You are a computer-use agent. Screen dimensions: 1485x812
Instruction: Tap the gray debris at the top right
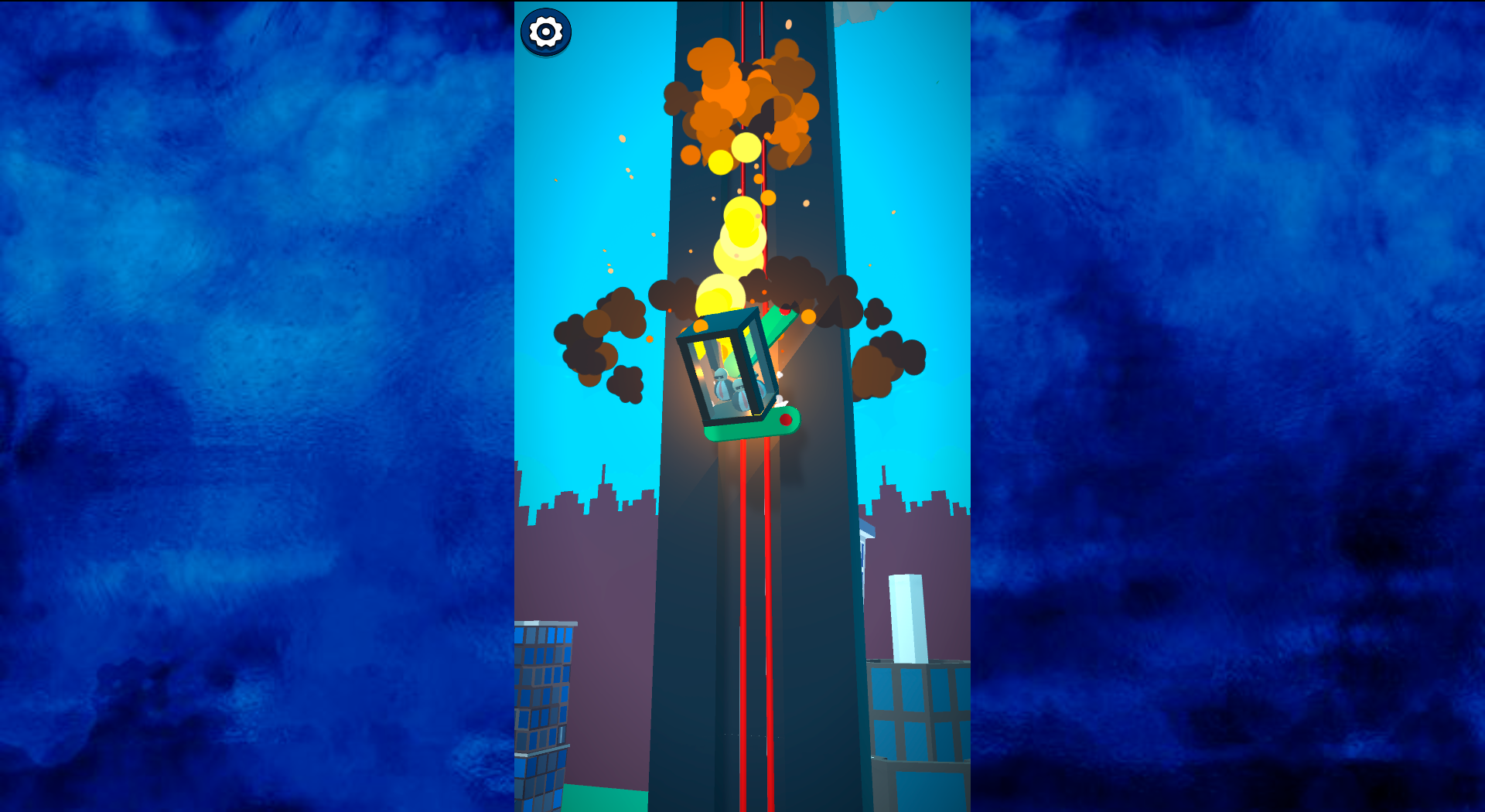851,12
